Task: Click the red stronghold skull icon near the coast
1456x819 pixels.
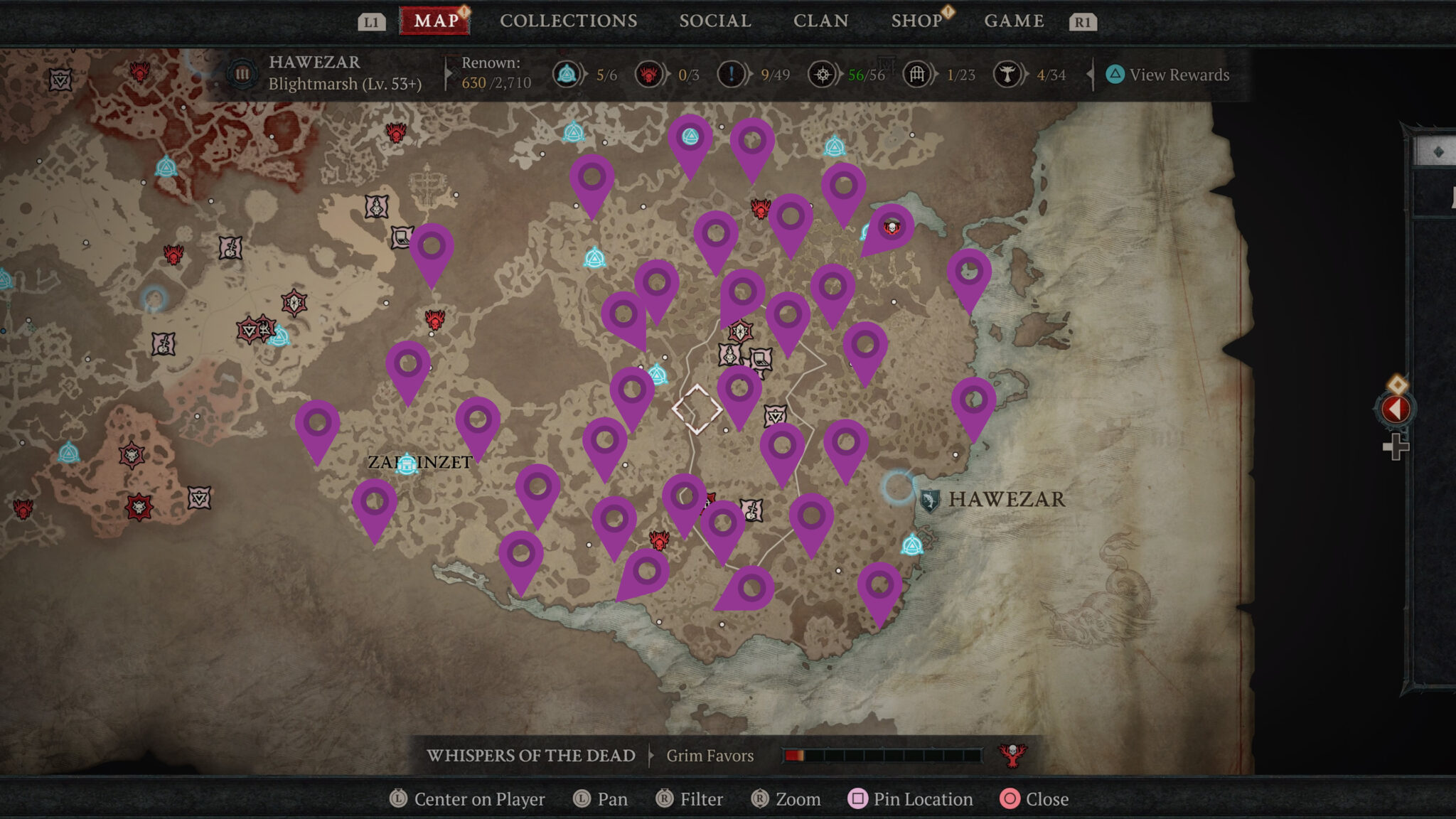Action: pyautogui.click(x=890, y=229)
